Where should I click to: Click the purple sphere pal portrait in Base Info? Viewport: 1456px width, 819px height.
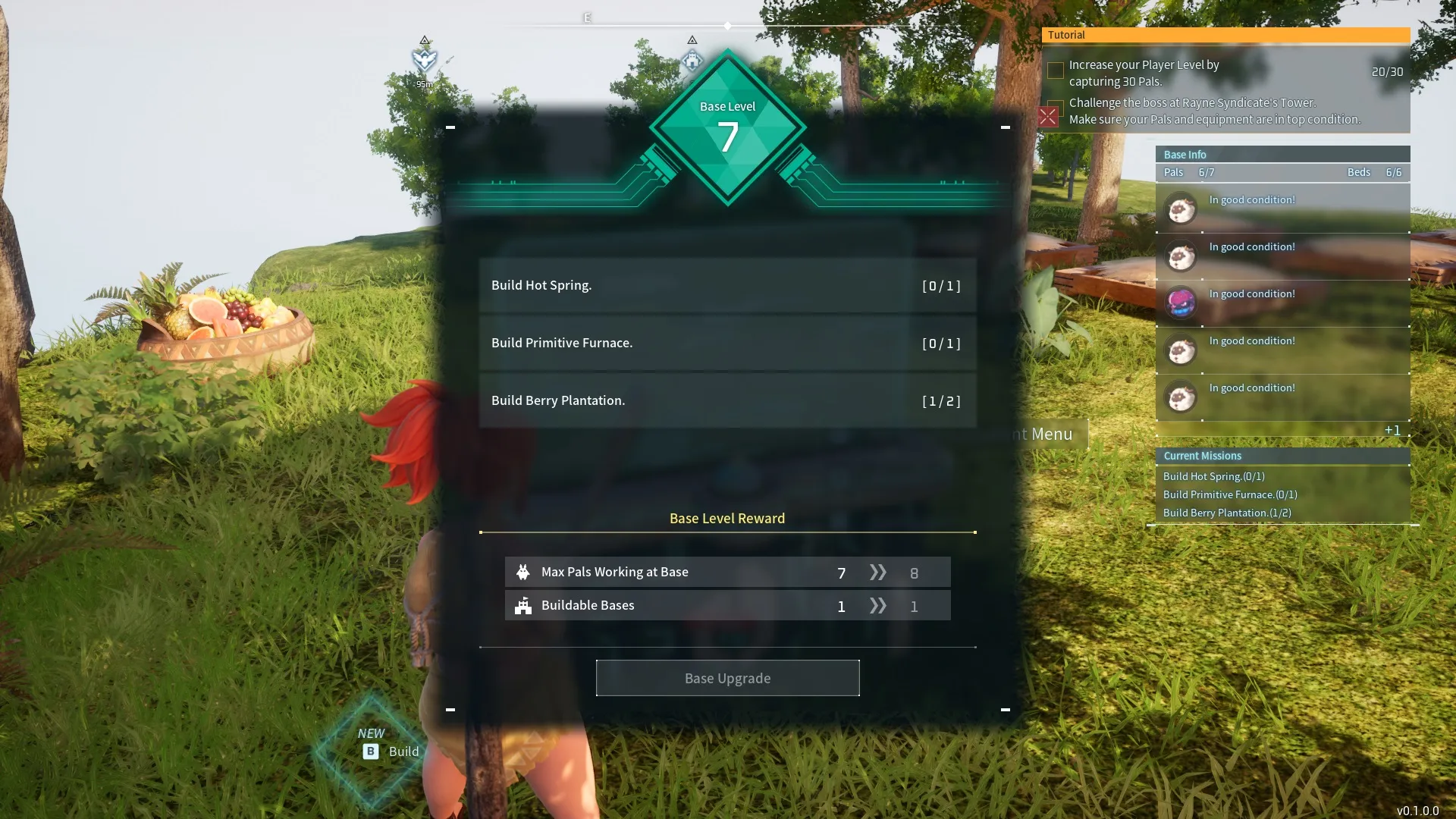tap(1181, 303)
